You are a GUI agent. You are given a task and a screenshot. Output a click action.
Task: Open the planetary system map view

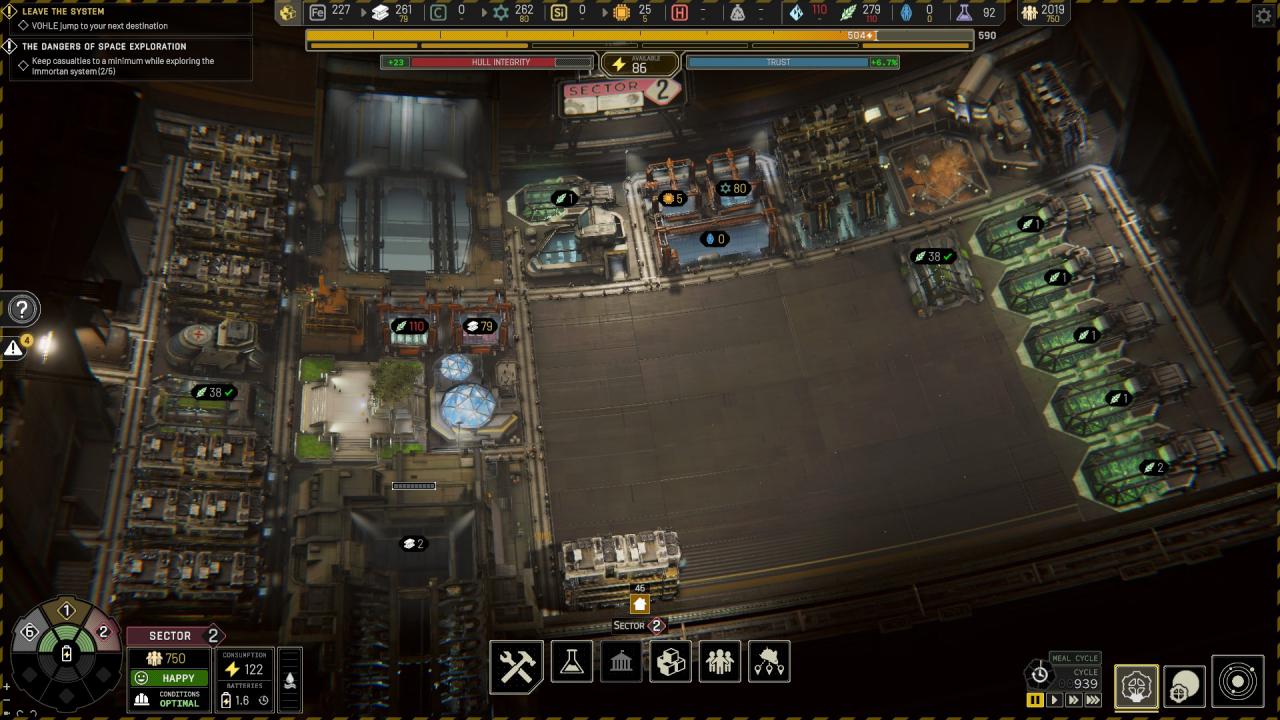click(1238, 682)
